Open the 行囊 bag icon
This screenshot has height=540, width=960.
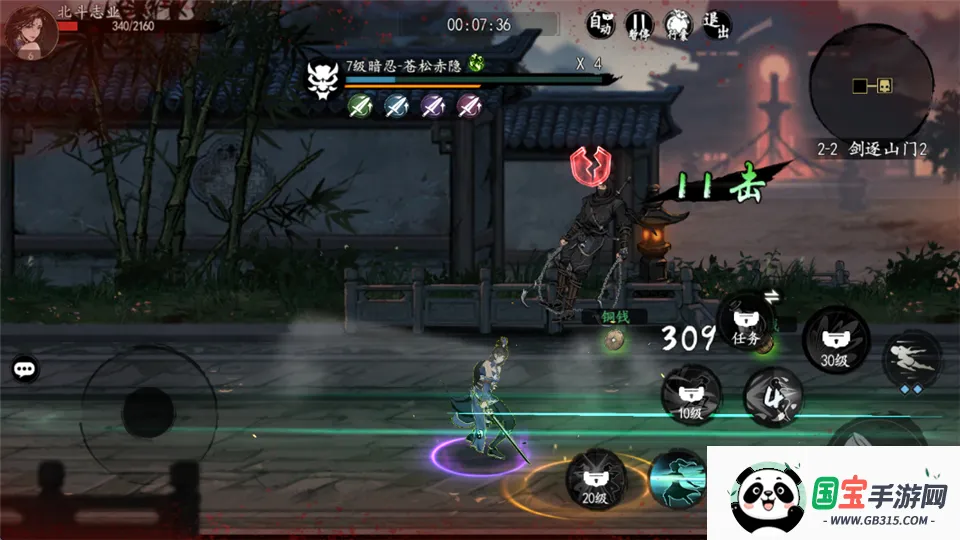(x=676, y=24)
